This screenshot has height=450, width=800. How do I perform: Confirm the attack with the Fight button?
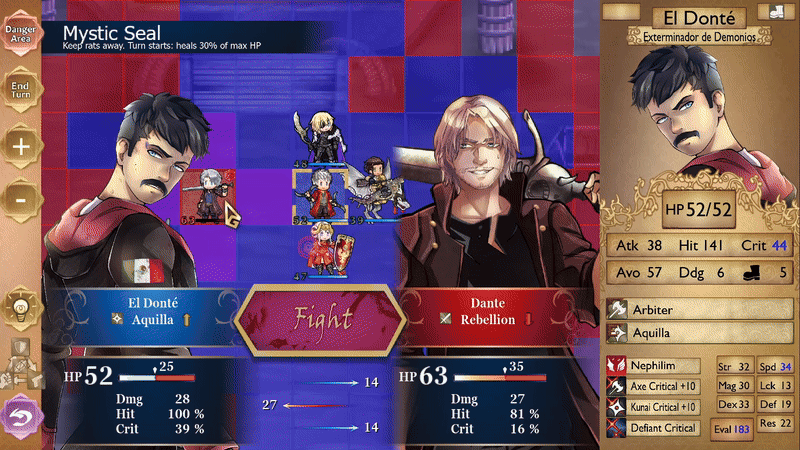point(321,319)
